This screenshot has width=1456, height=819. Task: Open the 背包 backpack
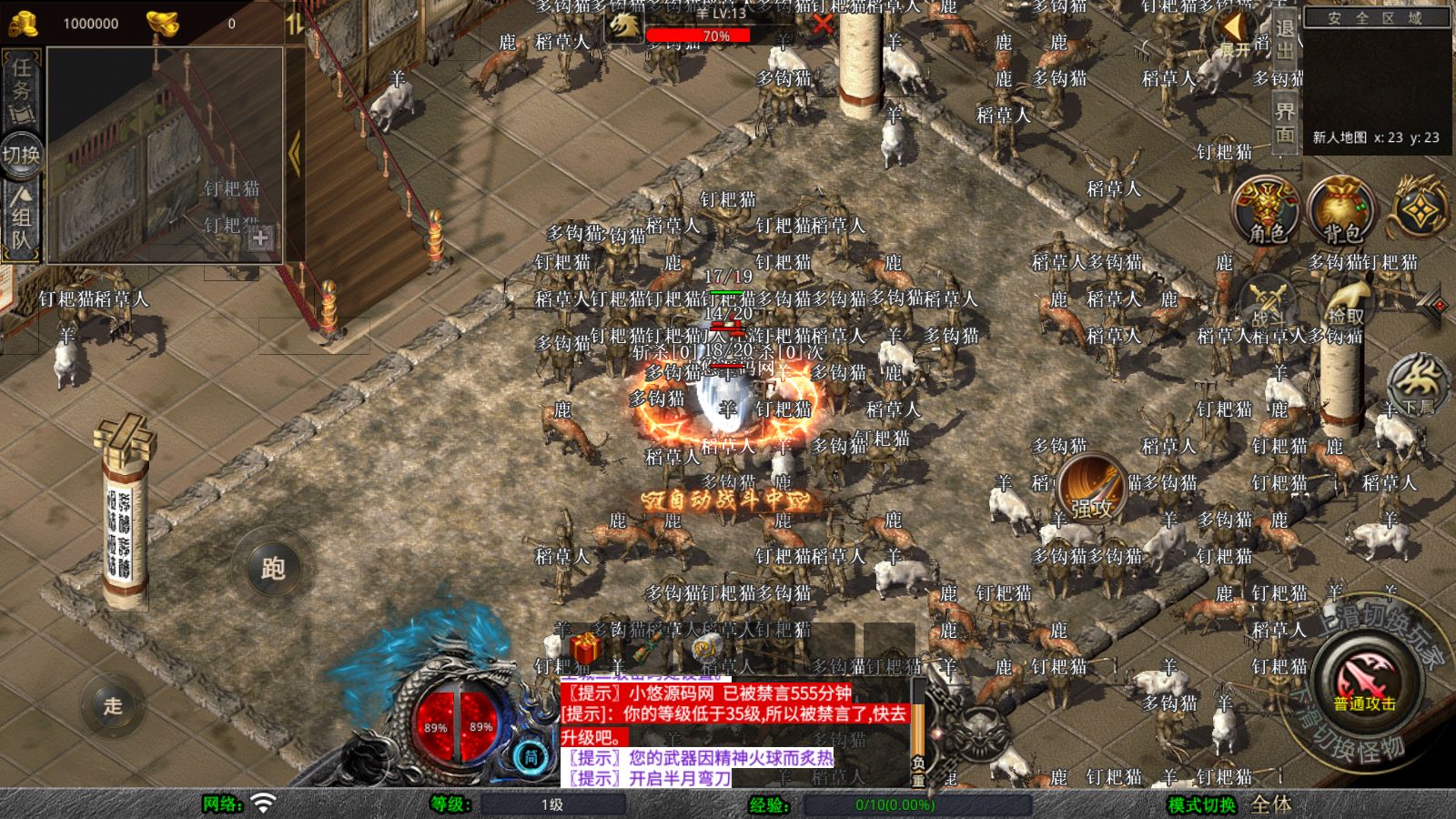pyautogui.click(x=1338, y=211)
